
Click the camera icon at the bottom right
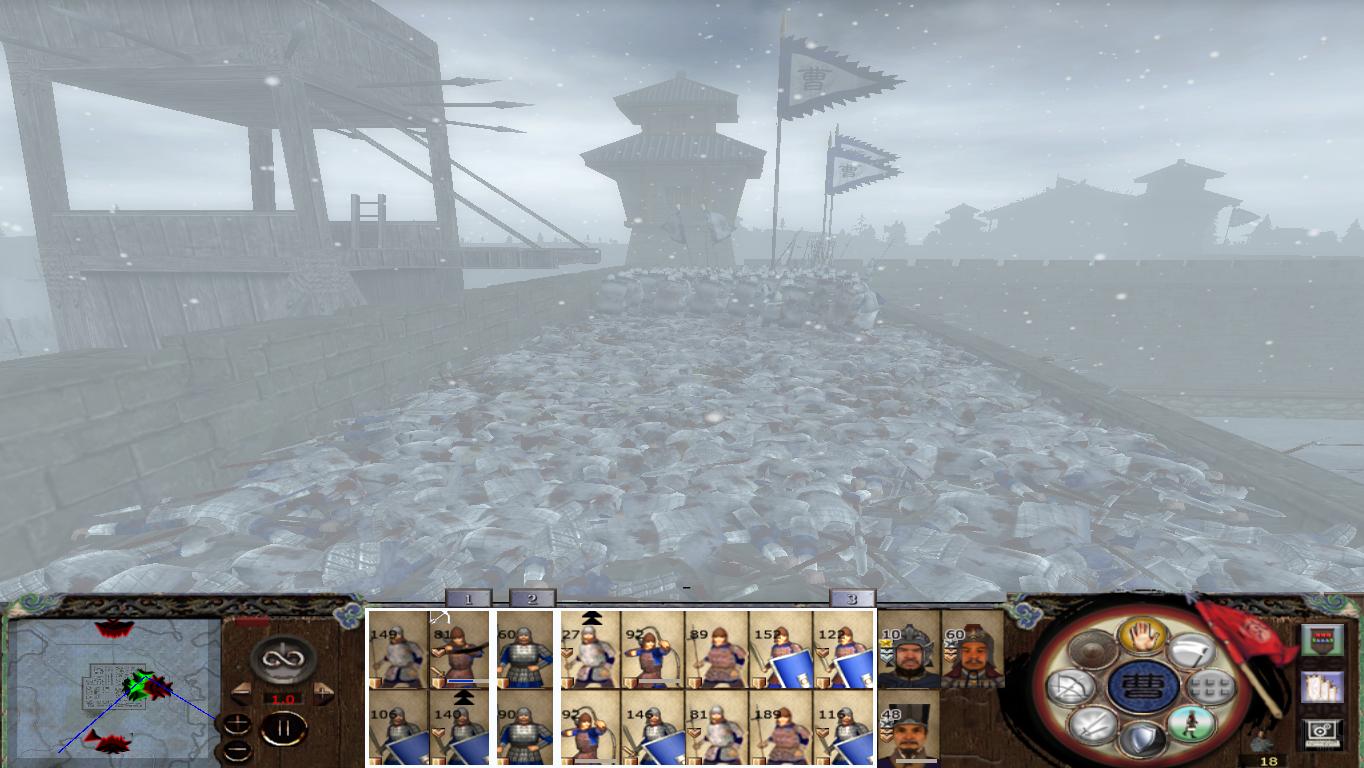1321,731
